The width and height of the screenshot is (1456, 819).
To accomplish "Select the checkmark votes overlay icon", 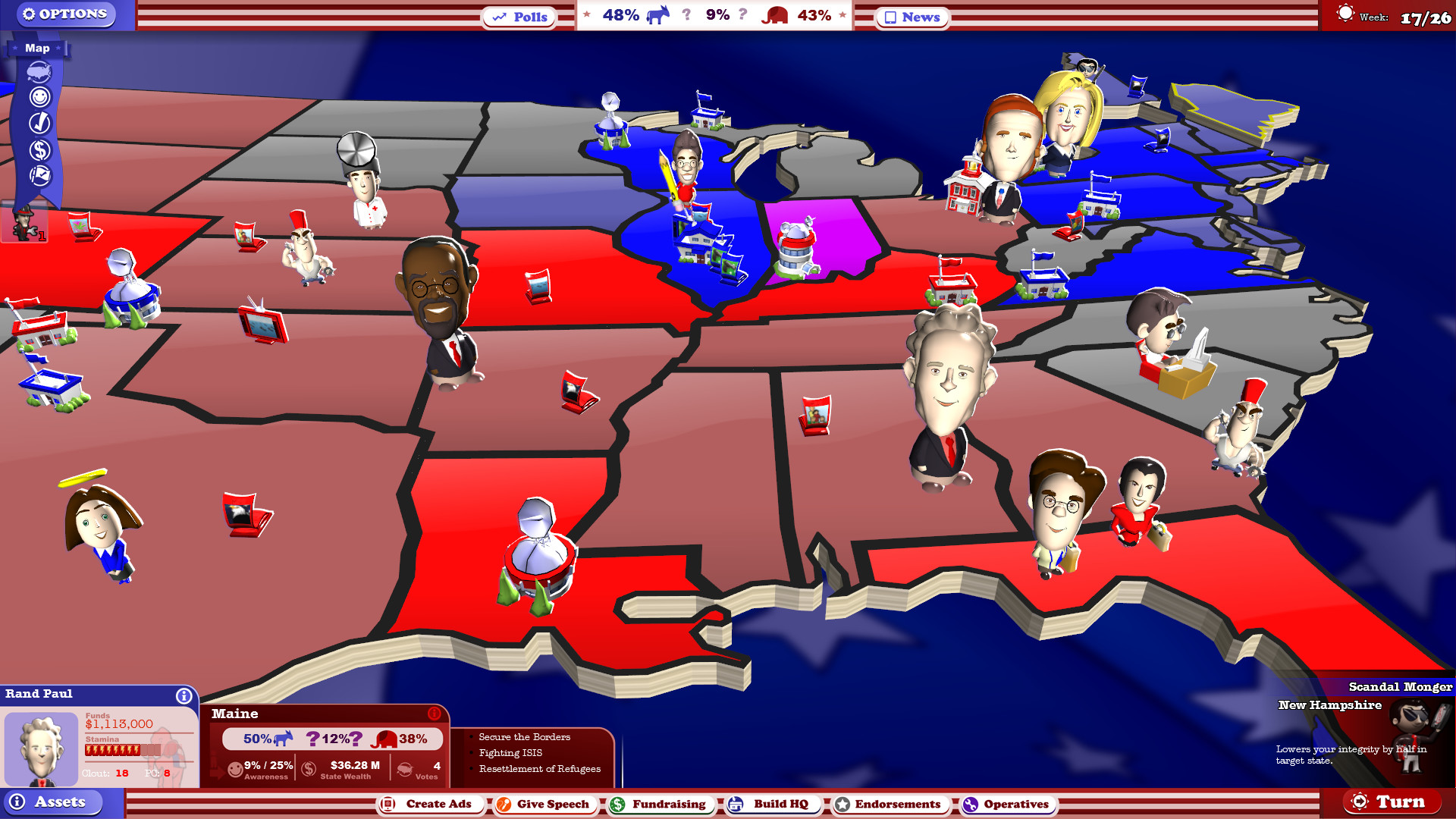I will 39,122.
